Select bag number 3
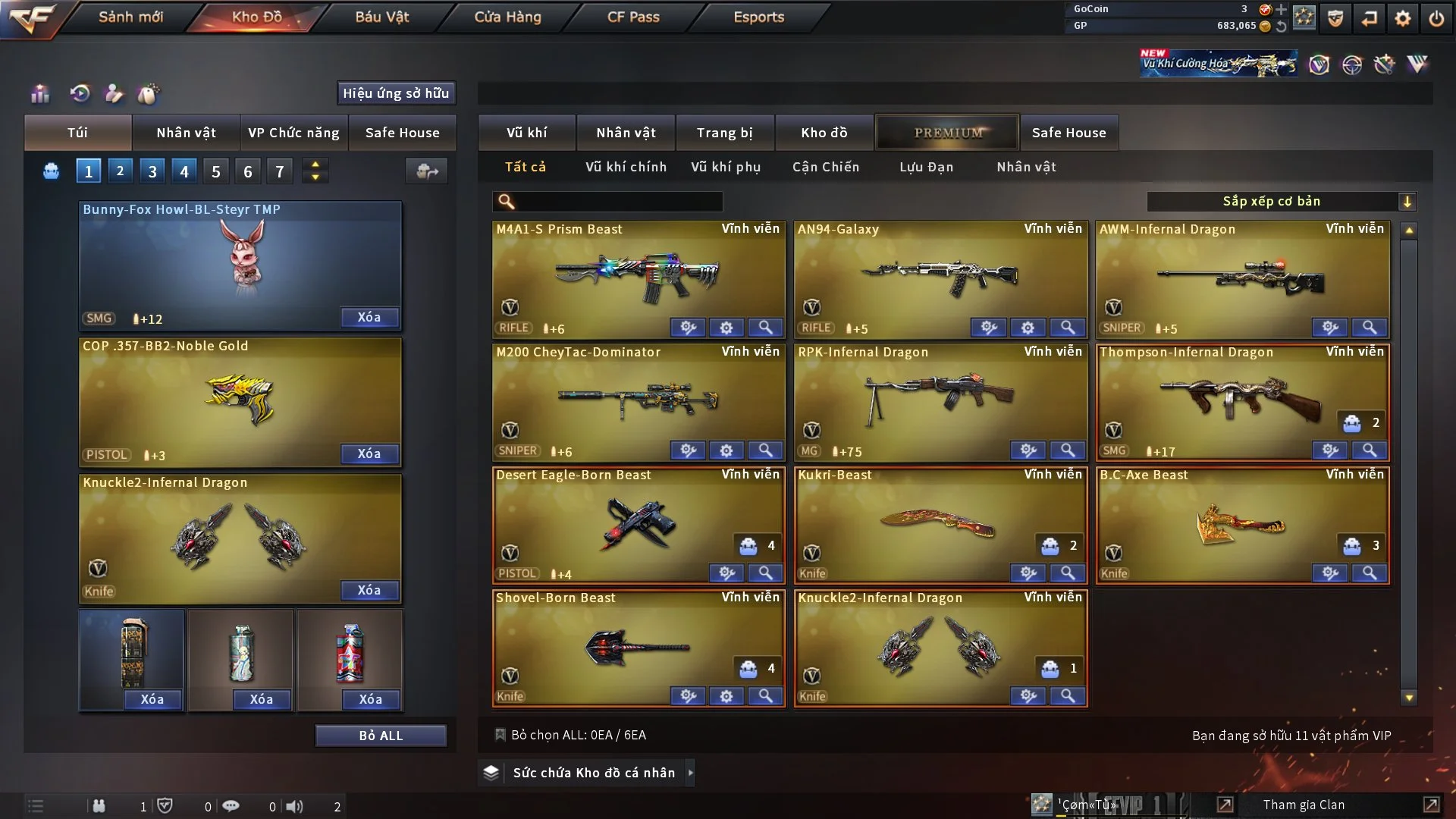Screen dimensions: 1456x819 [x=152, y=171]
